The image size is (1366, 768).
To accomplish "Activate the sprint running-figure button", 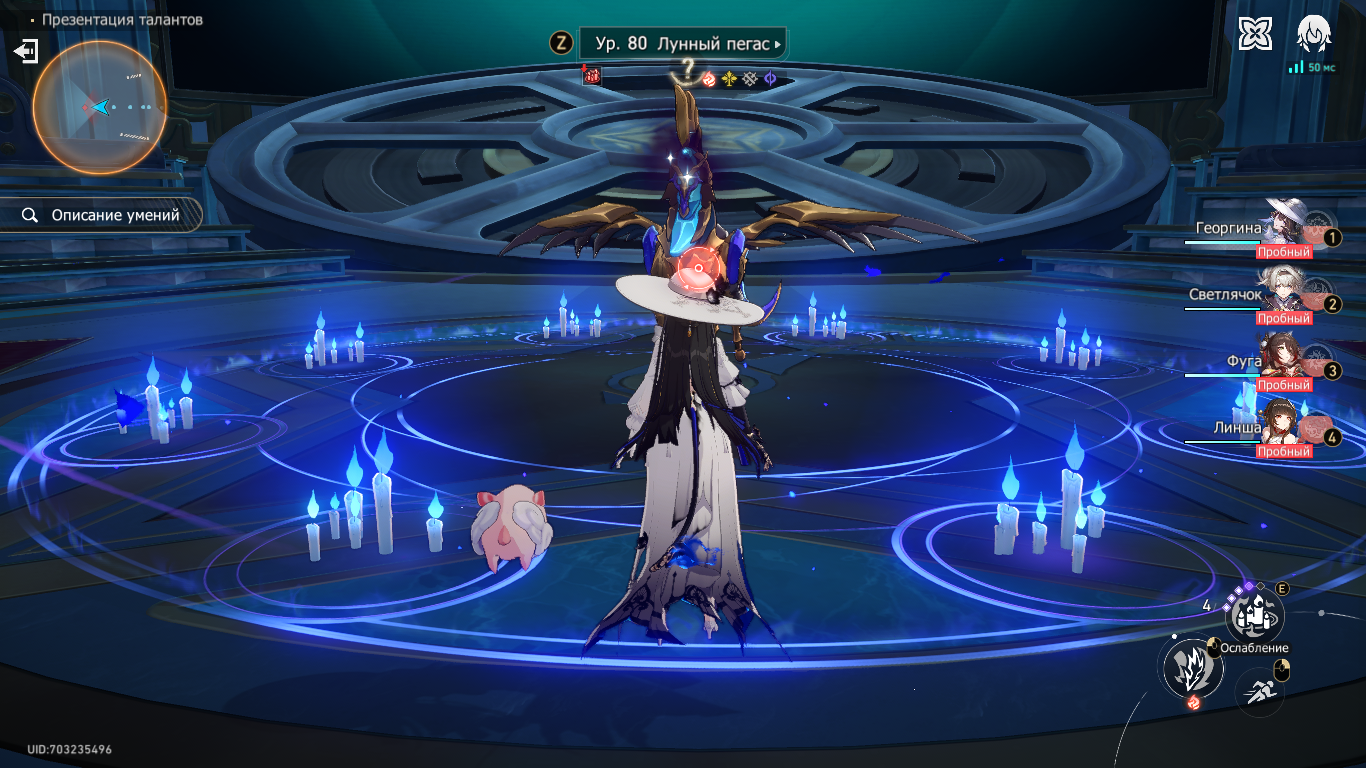I will [1260, 690].
